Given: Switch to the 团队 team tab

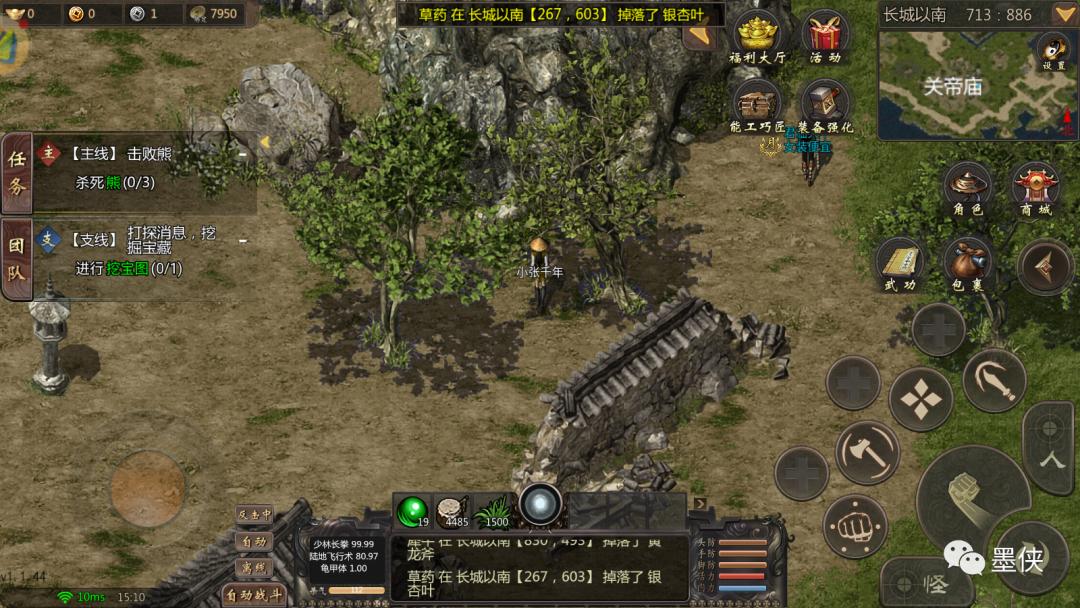Looking at the screenshot, I should pyautogui.click(x=17, y=258).
